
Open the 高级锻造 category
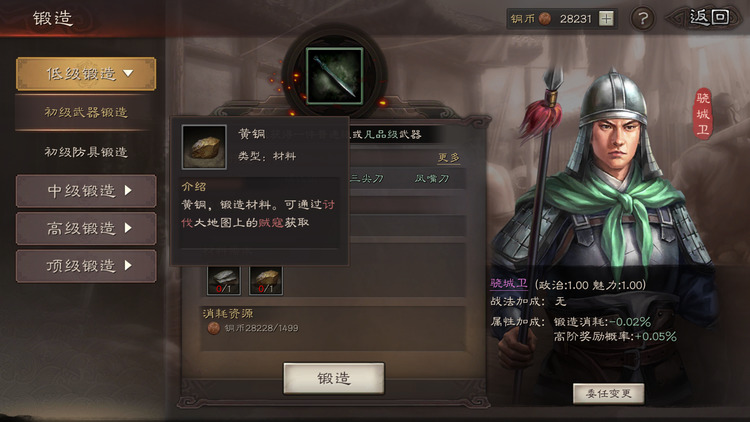[86, 229]
